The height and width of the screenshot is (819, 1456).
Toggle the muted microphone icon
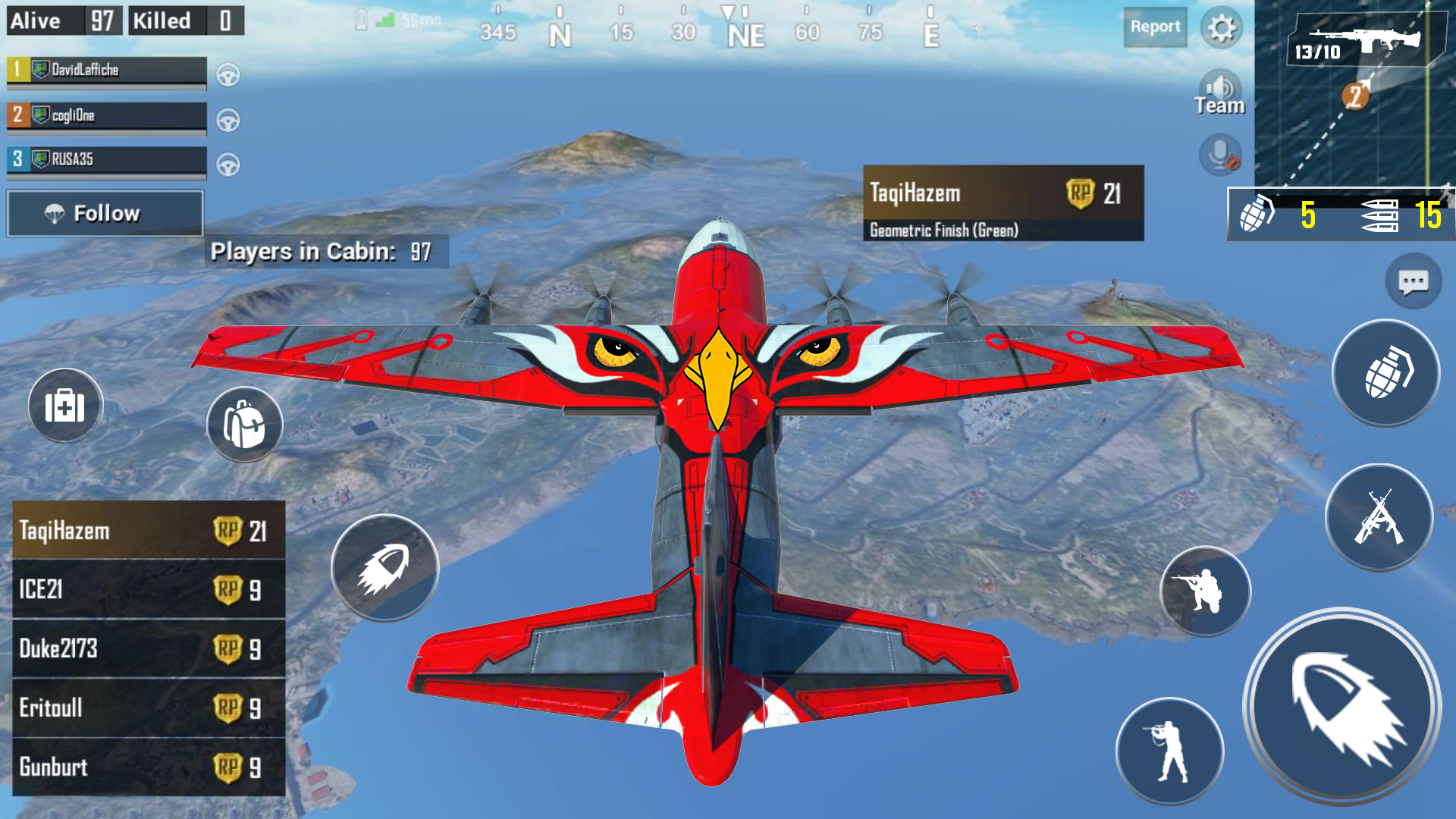coord(1219,155)
